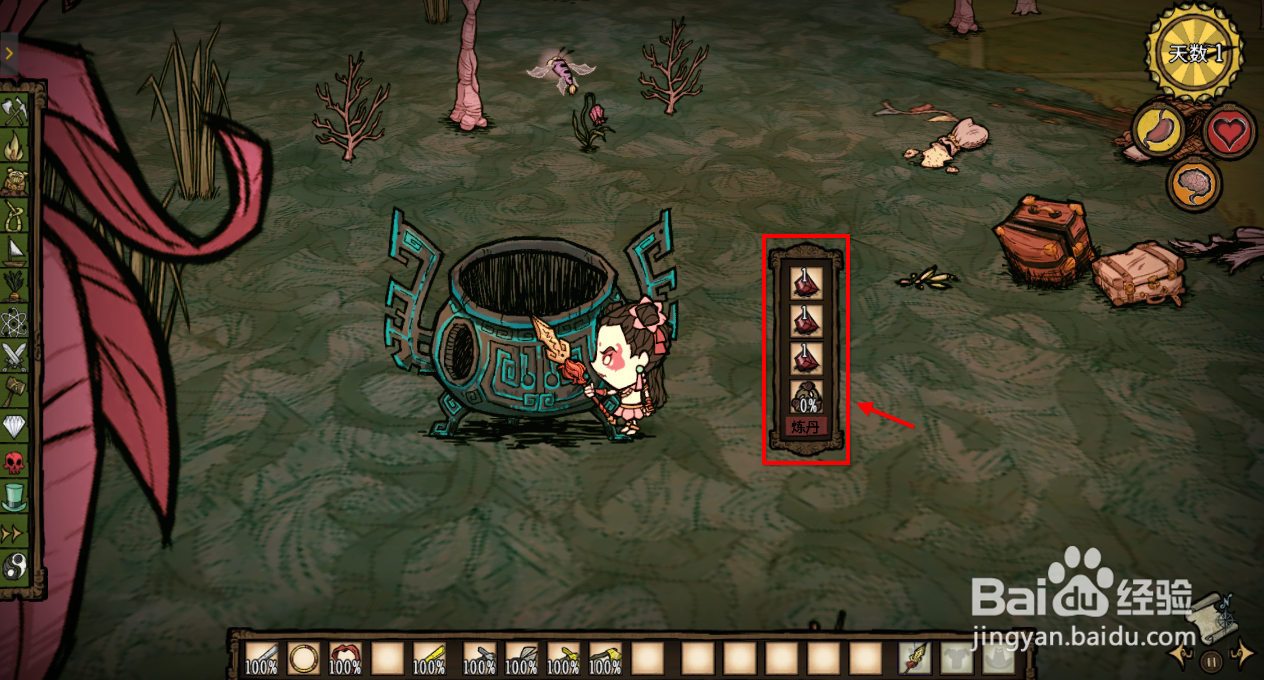1264x680 pixels.
Task: Pause the game with the round button
Action: [x=1211, y=660]
